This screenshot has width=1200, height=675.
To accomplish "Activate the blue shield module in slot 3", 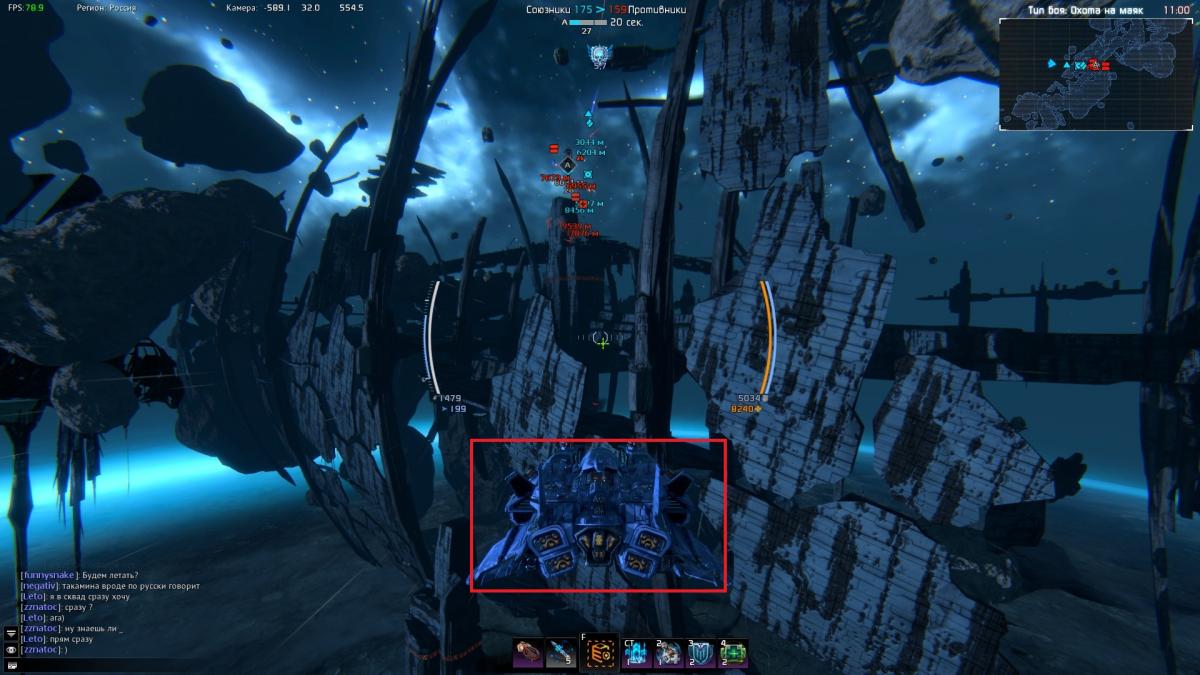I will click(x=702, y=654).
